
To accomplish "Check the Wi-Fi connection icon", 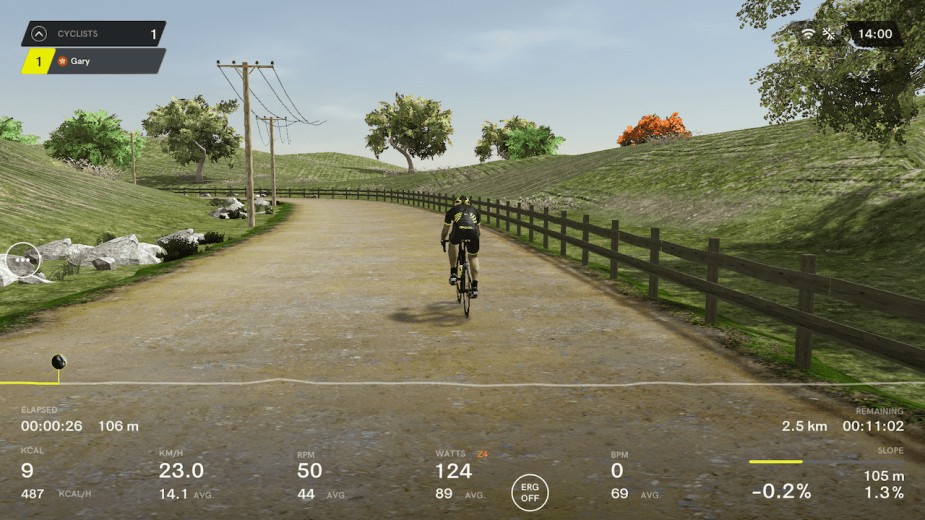I will pos(808,34).
